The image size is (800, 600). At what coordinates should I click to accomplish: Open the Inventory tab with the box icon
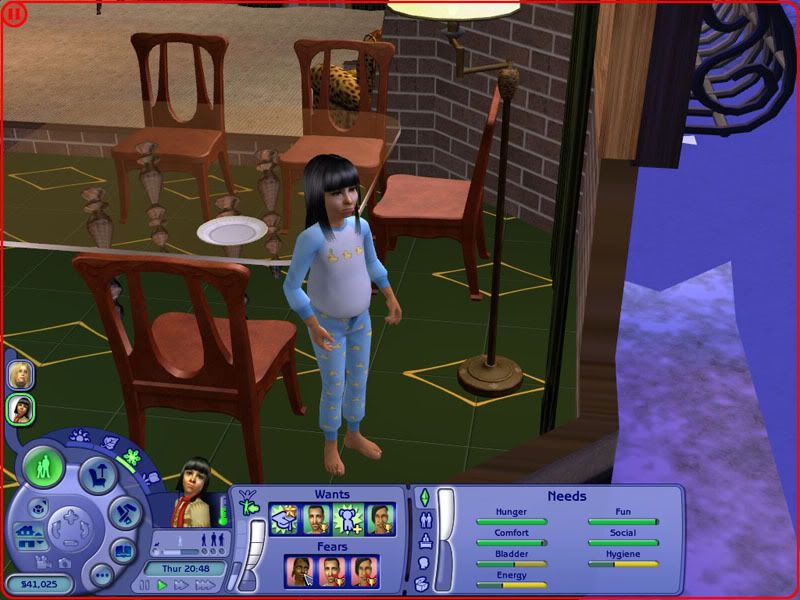pos(424,585)
